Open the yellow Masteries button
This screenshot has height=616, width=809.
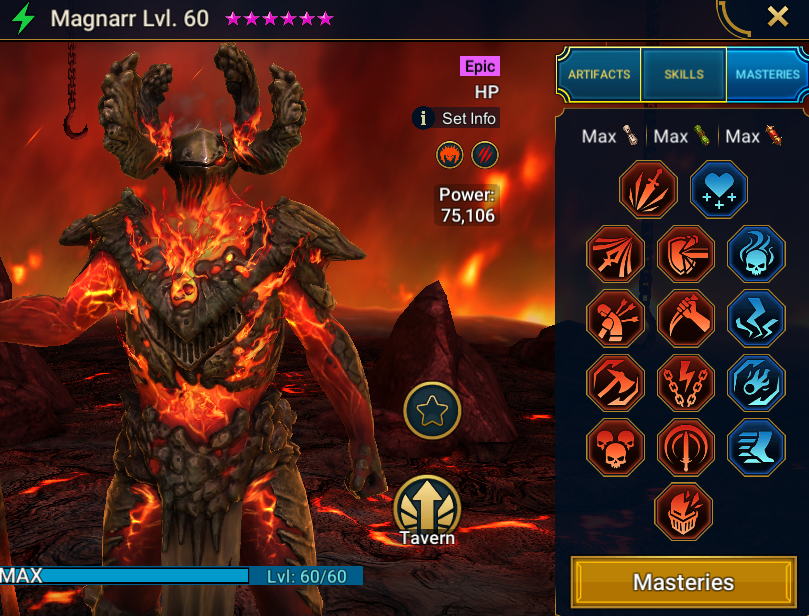[x=684, y=582]
